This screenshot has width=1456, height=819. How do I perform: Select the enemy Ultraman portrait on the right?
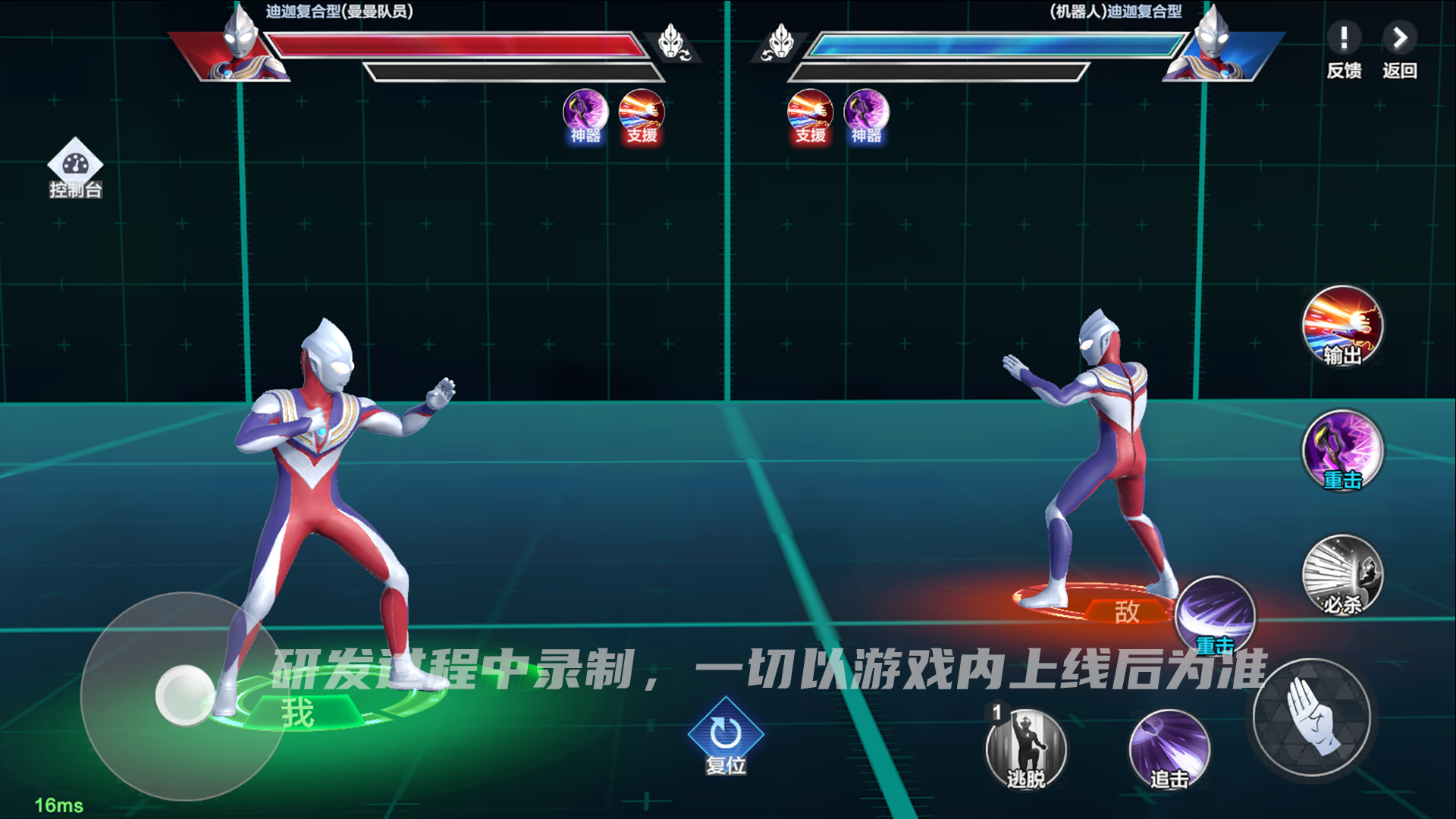pyautogui.click(x=1216, y=49)
